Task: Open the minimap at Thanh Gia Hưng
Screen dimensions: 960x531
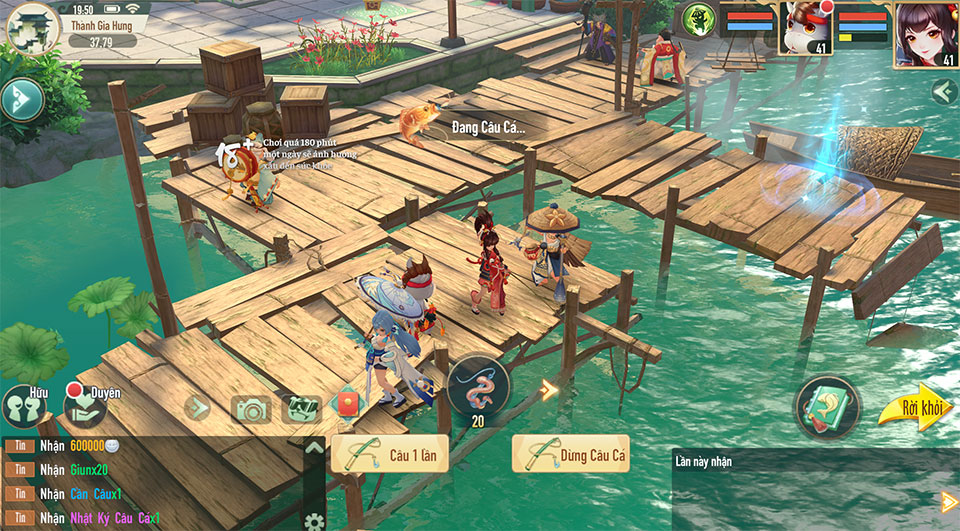Action: [x=32, y=27]
